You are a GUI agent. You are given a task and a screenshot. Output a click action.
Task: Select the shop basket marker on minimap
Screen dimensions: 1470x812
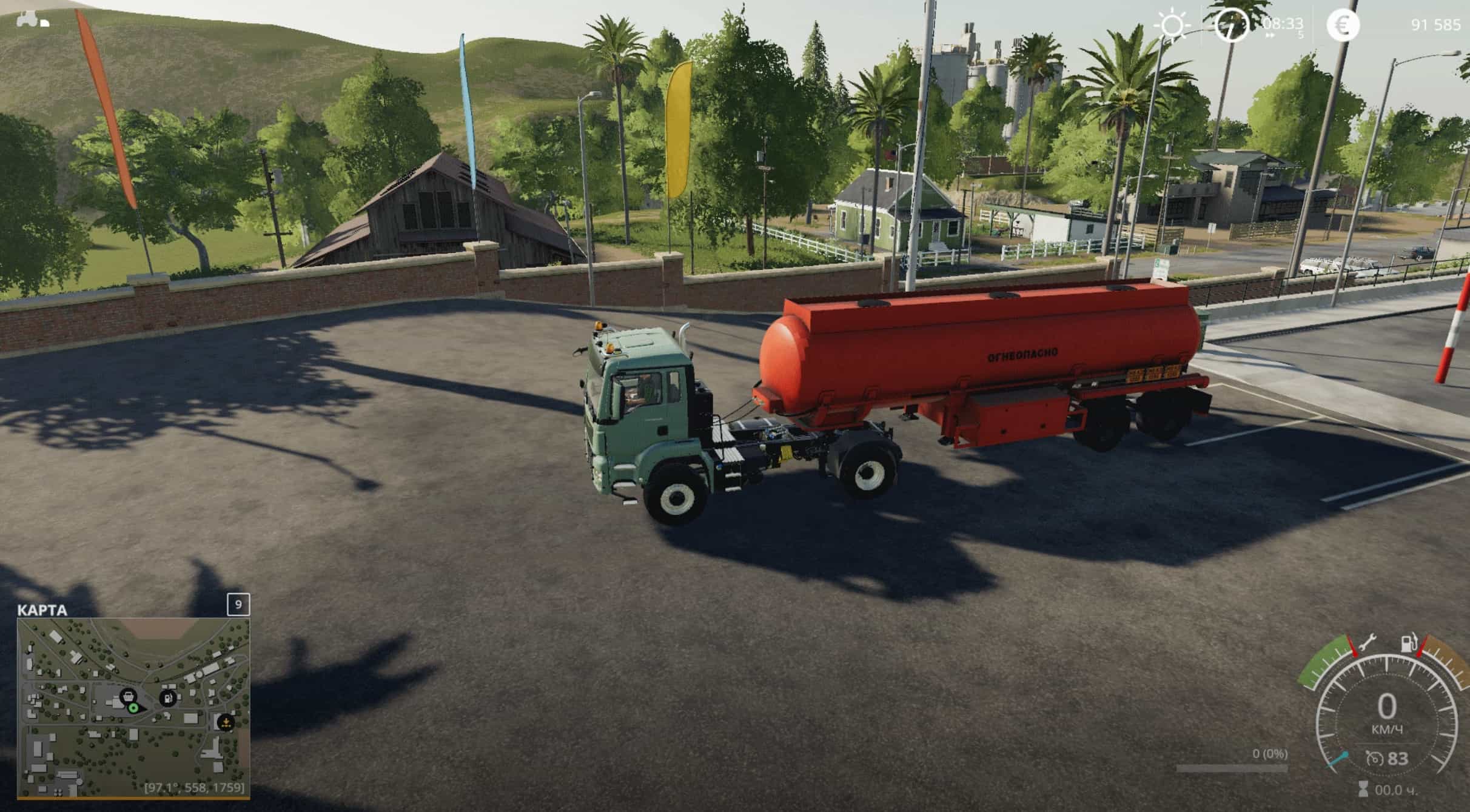128,696
